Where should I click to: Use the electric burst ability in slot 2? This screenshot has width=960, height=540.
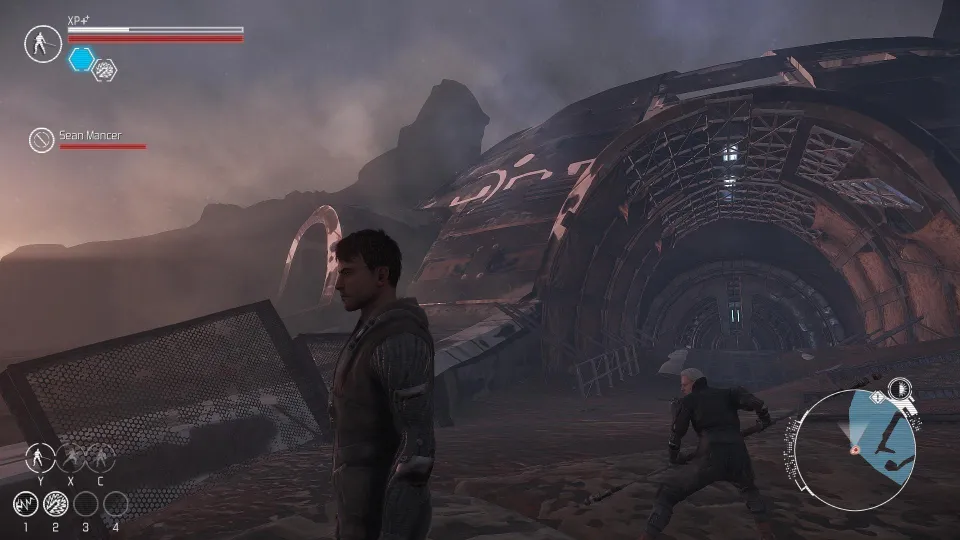[56, 504]
